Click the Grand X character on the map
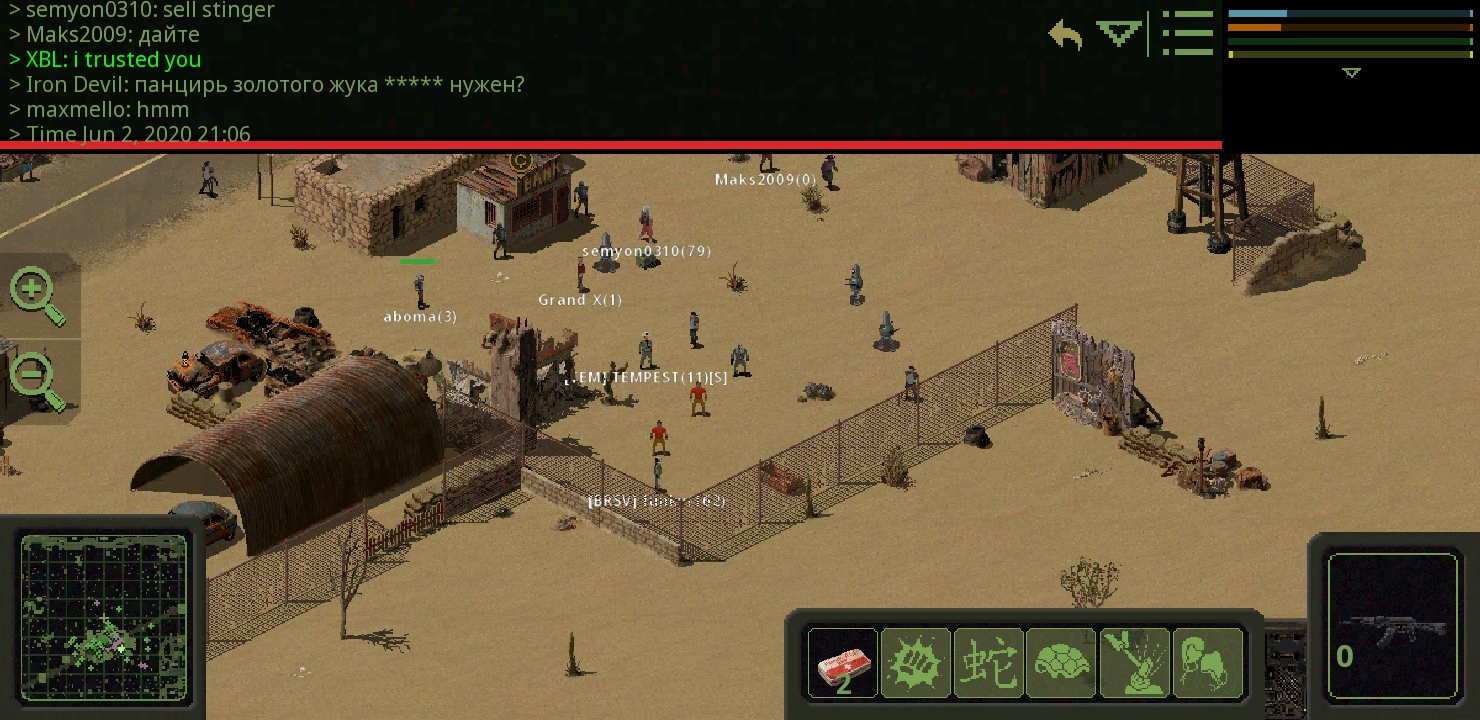 click(579, 299)
